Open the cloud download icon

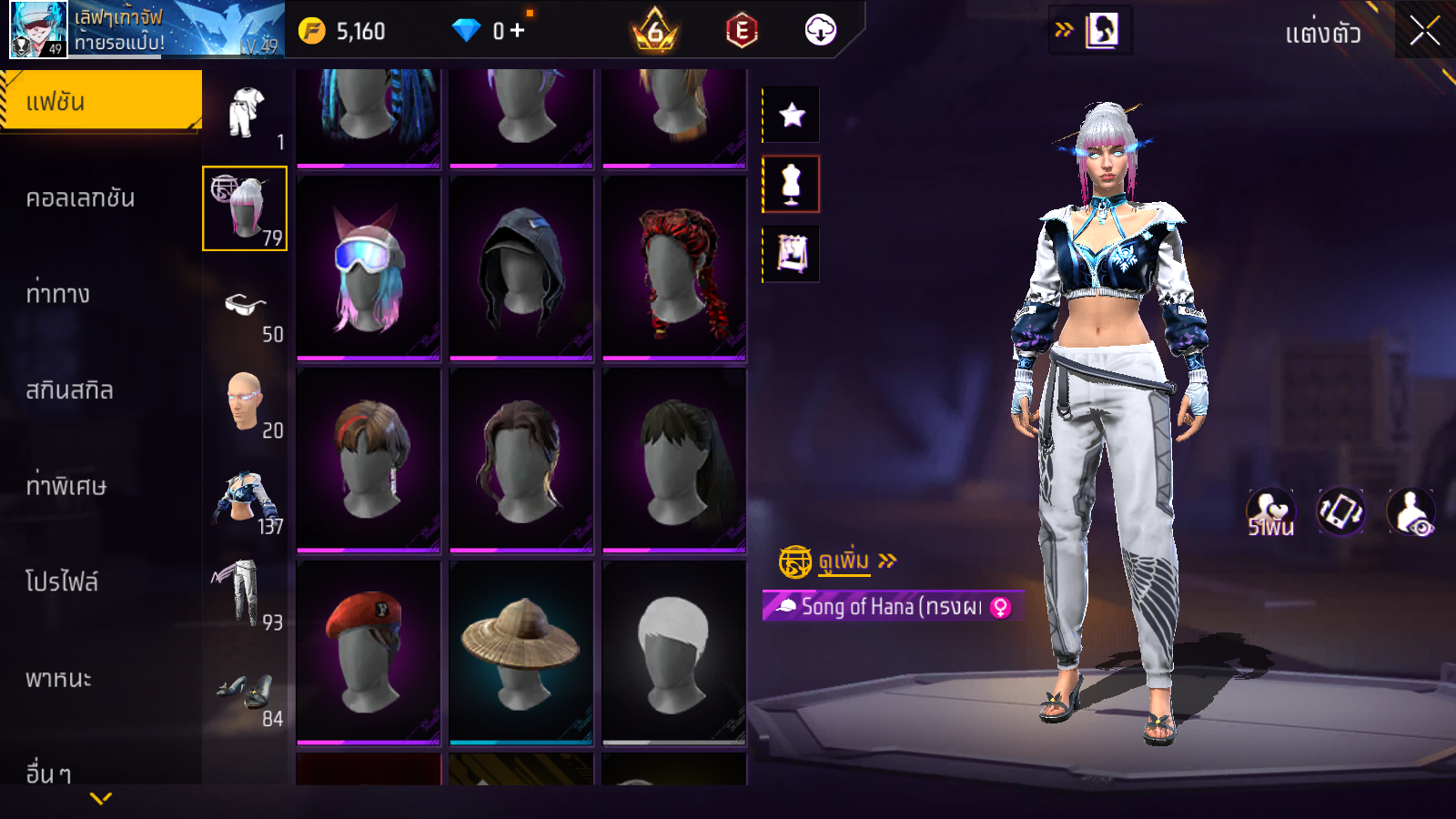point(820,31)
